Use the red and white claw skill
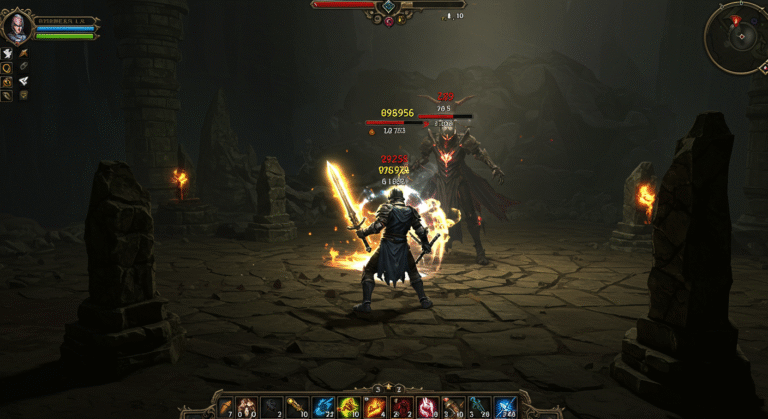Viewport: 768px width, 419px height. tap(428, 406)
